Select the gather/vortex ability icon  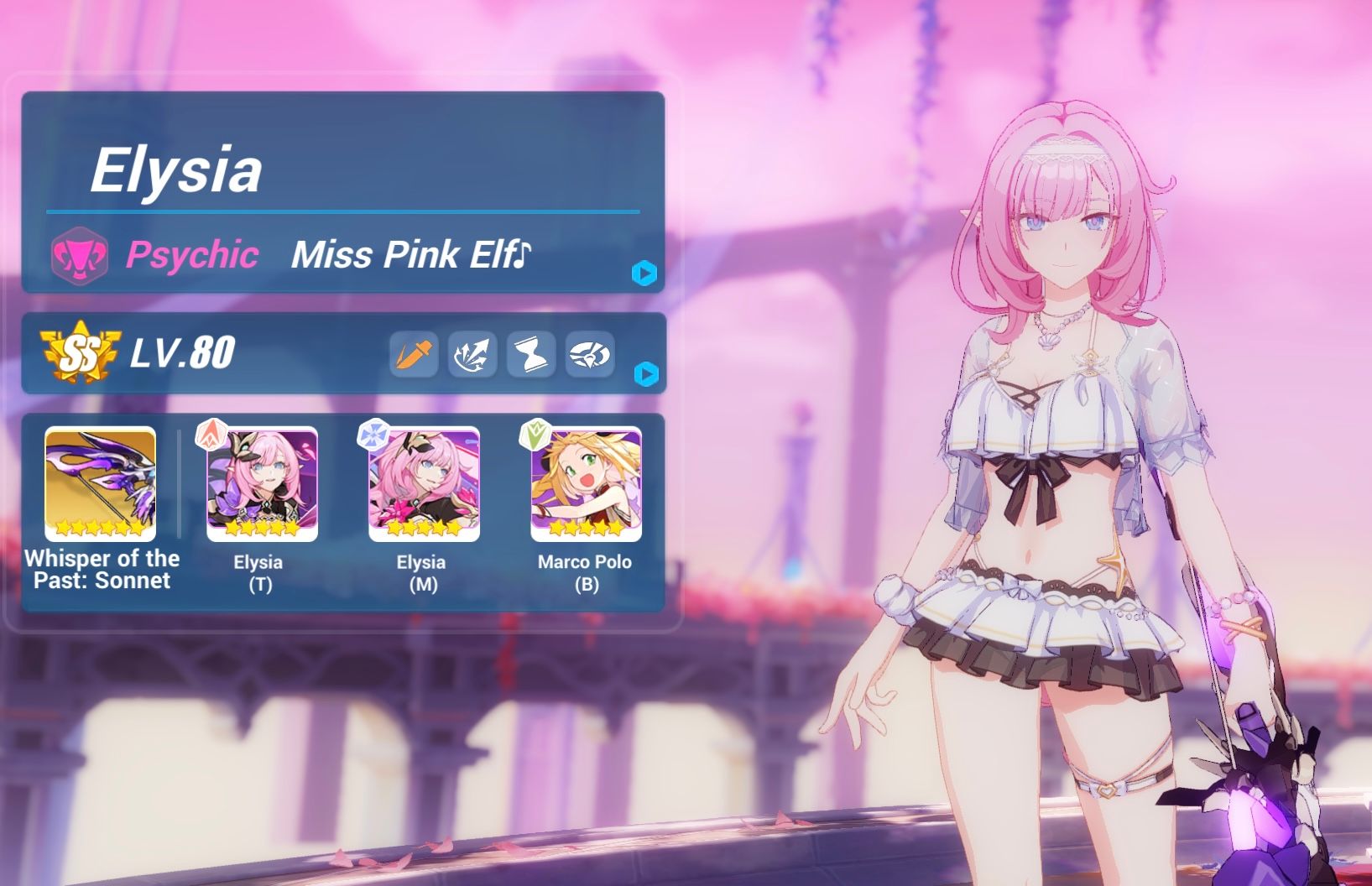[591, 354]
